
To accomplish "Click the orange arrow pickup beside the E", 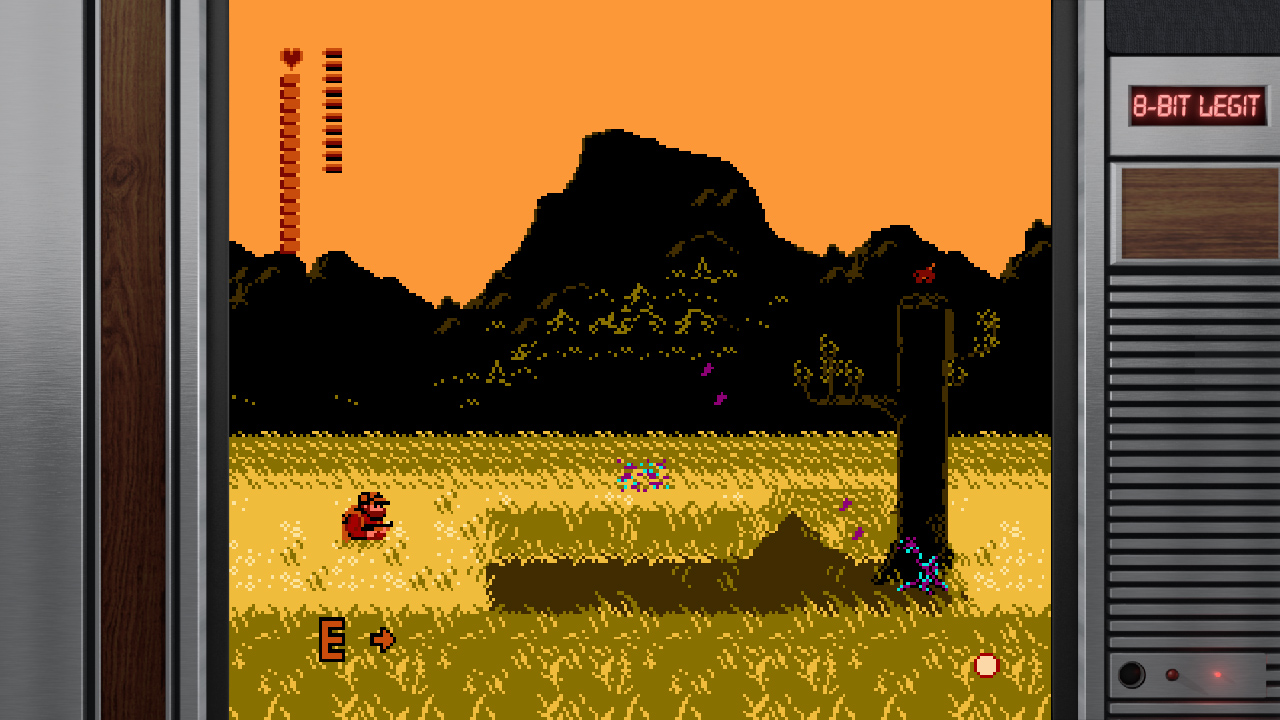I will pyautogui.click(x=381, y=638).
